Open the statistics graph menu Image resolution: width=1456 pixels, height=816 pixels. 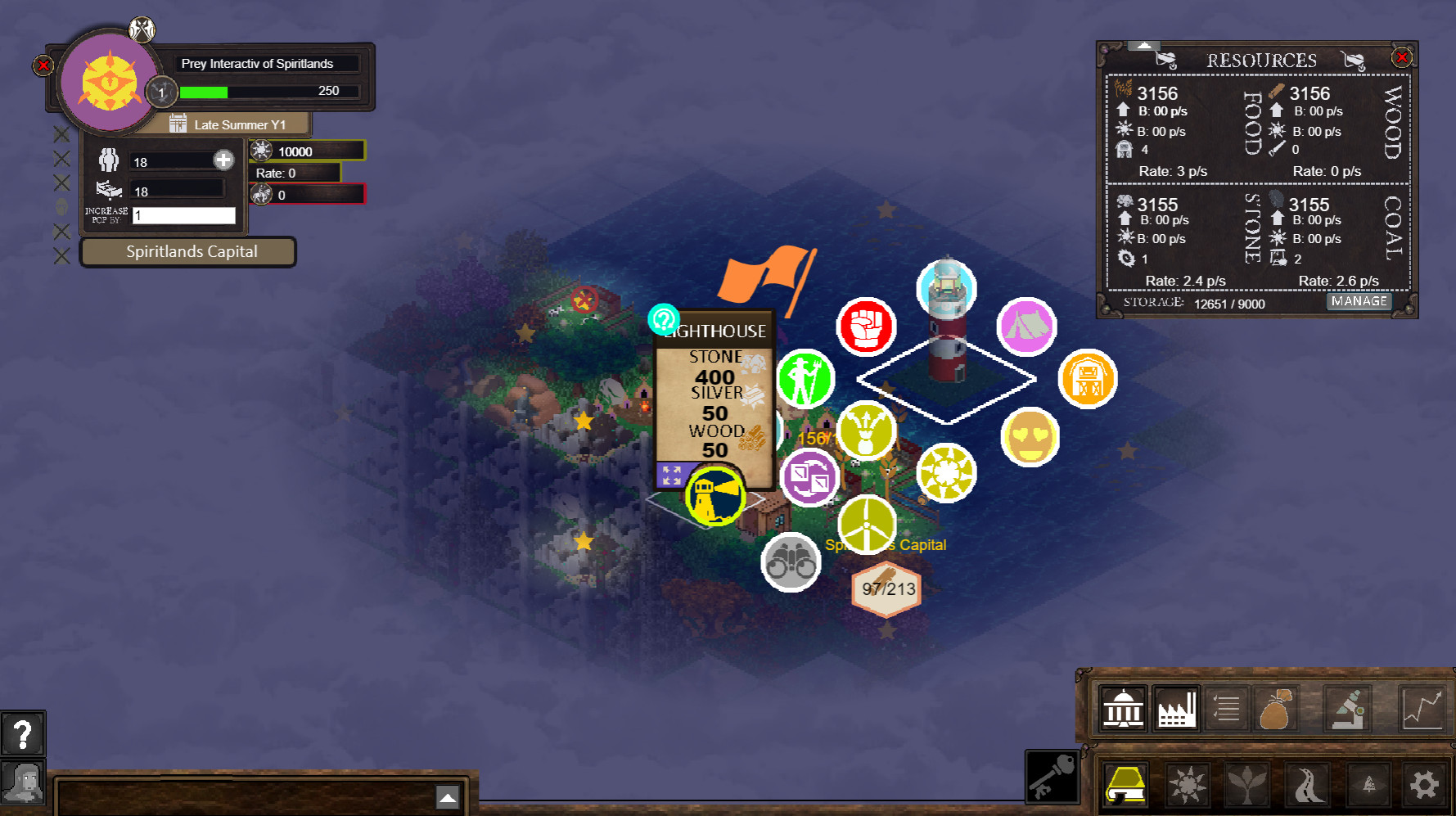pyautogui.click(x=1422, y=707)
